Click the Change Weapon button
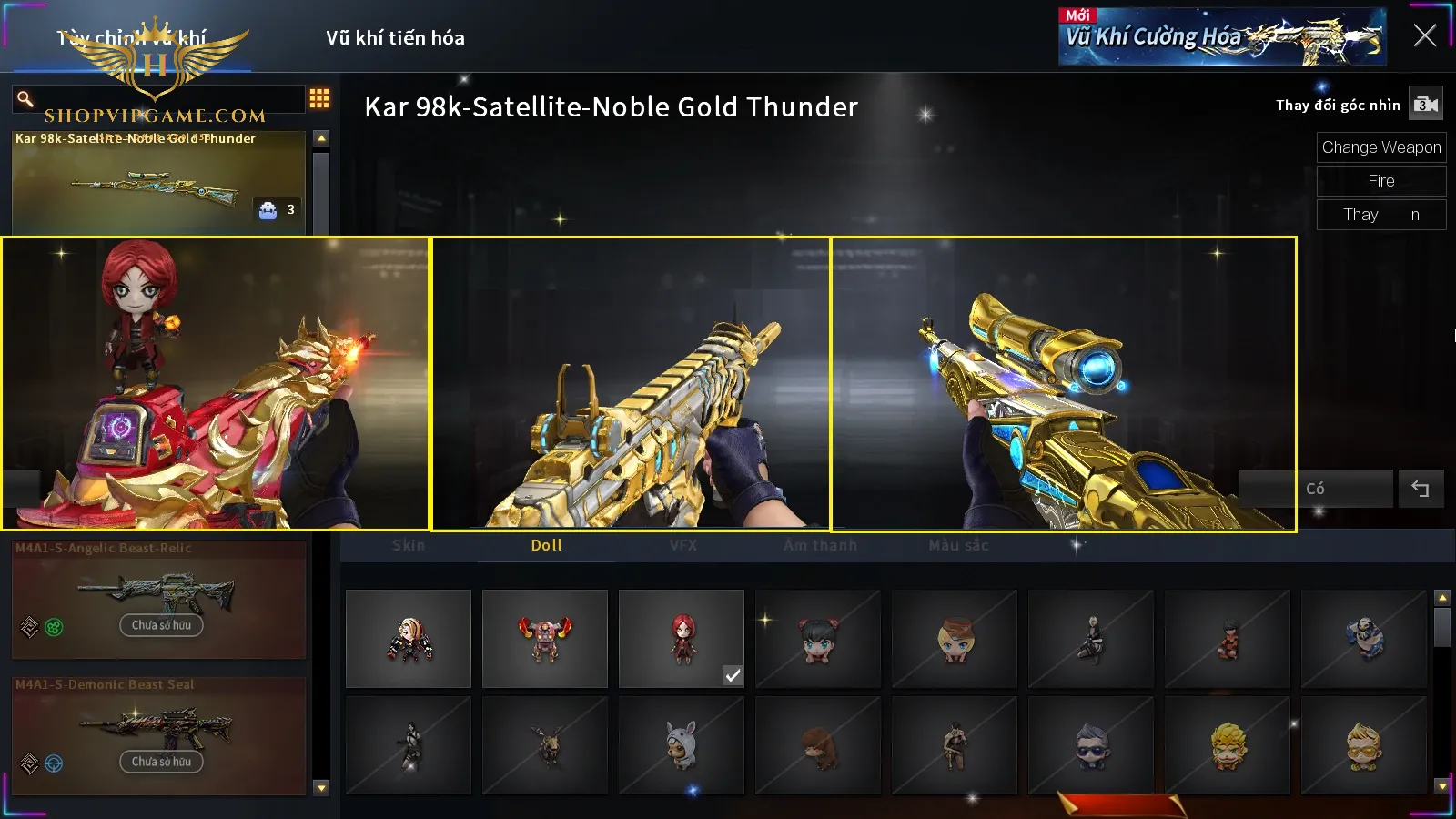1456x819 pixels. pos(1380,147)
